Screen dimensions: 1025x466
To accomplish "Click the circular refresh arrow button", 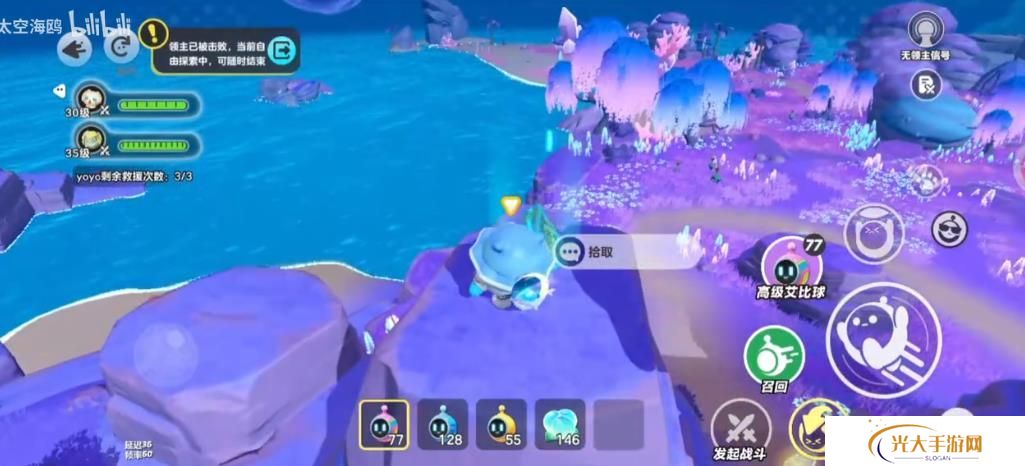I will pyautogui.click(x=123, y=46).
